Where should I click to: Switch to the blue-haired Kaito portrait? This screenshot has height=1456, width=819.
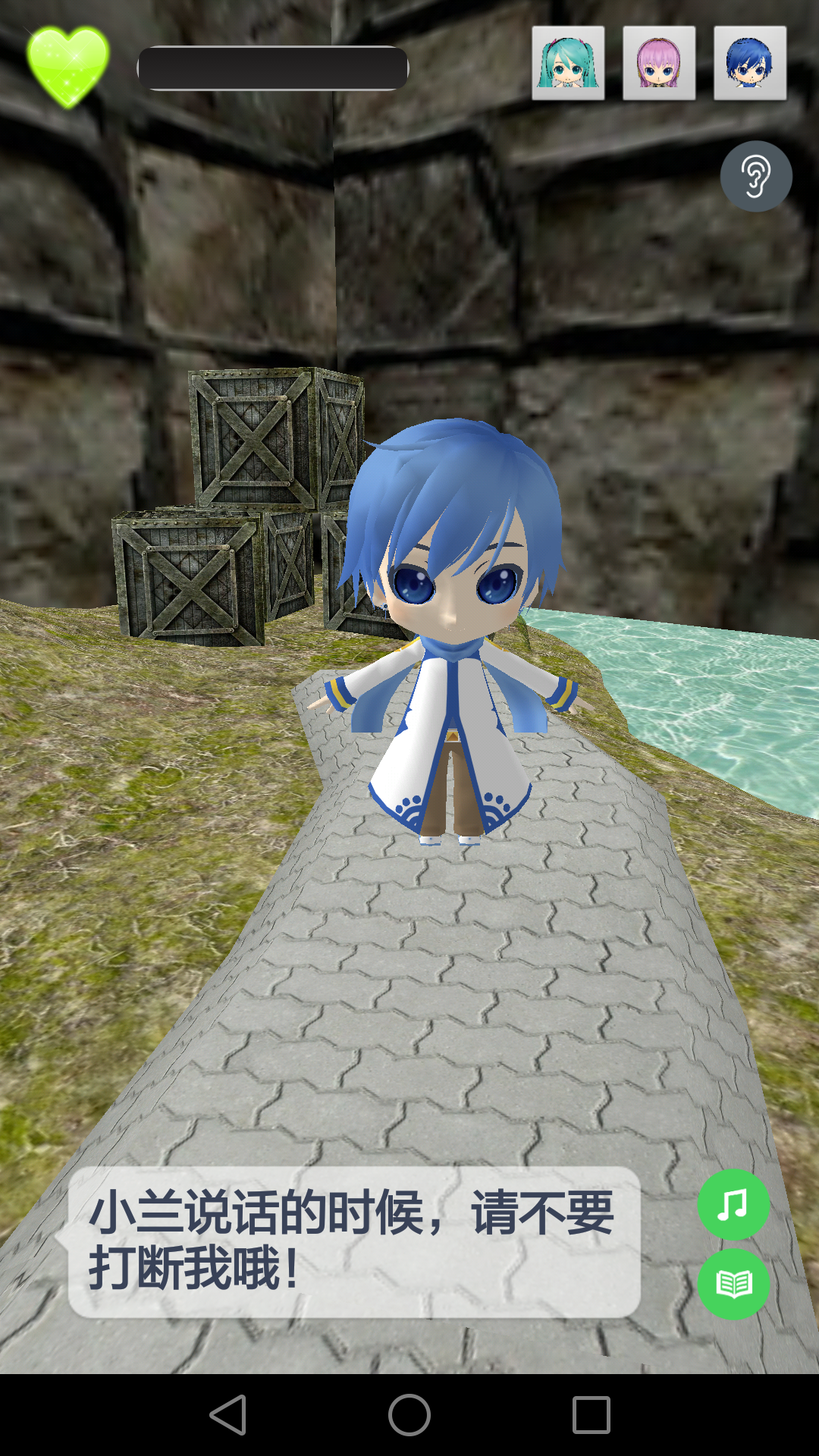[750, 64]
